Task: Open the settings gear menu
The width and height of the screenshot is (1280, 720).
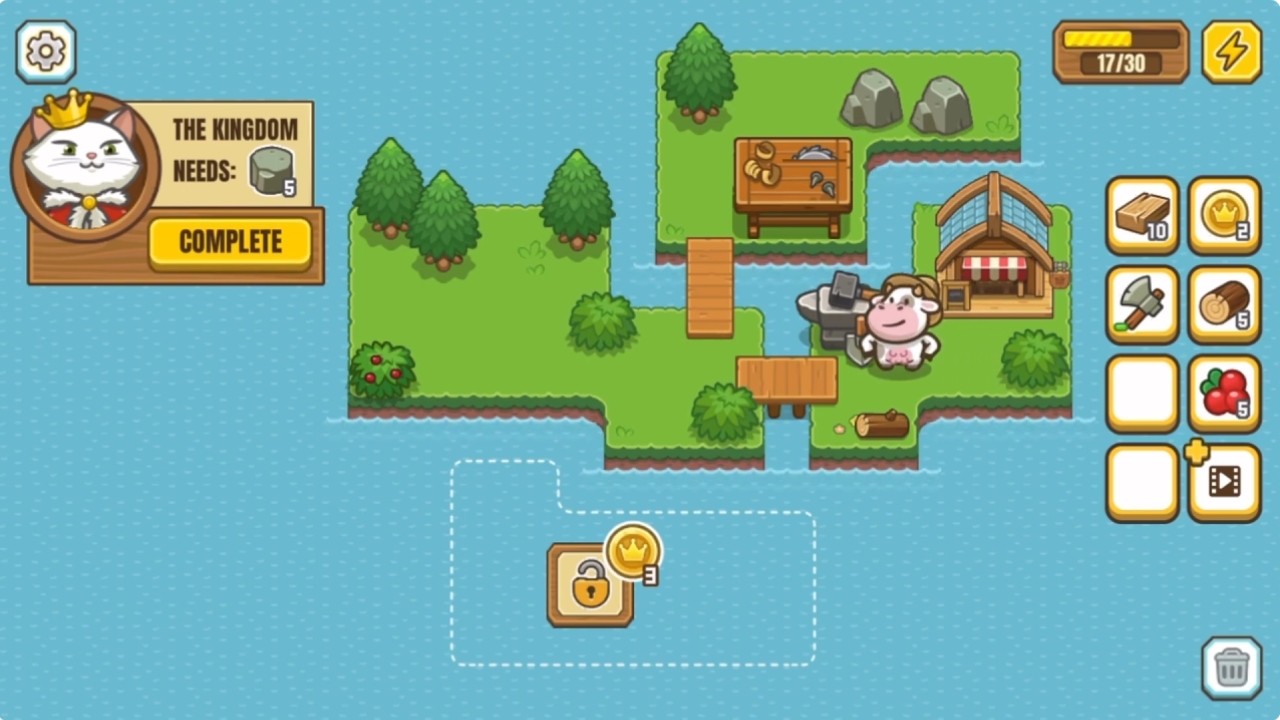Action: tap(45, 51)
